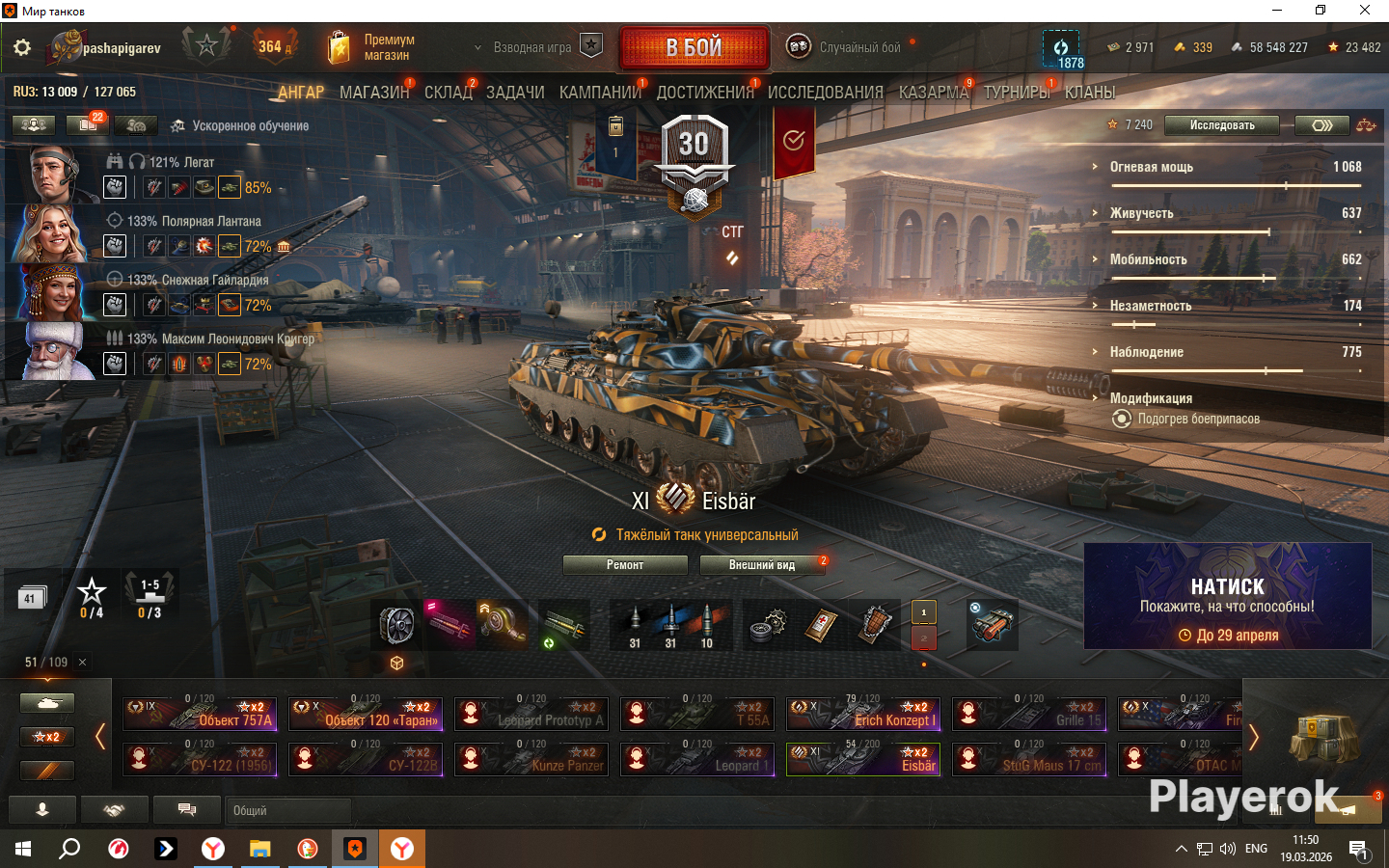
Task: Go to the ЗАДАЧИ tab
Action: point(515,93)
